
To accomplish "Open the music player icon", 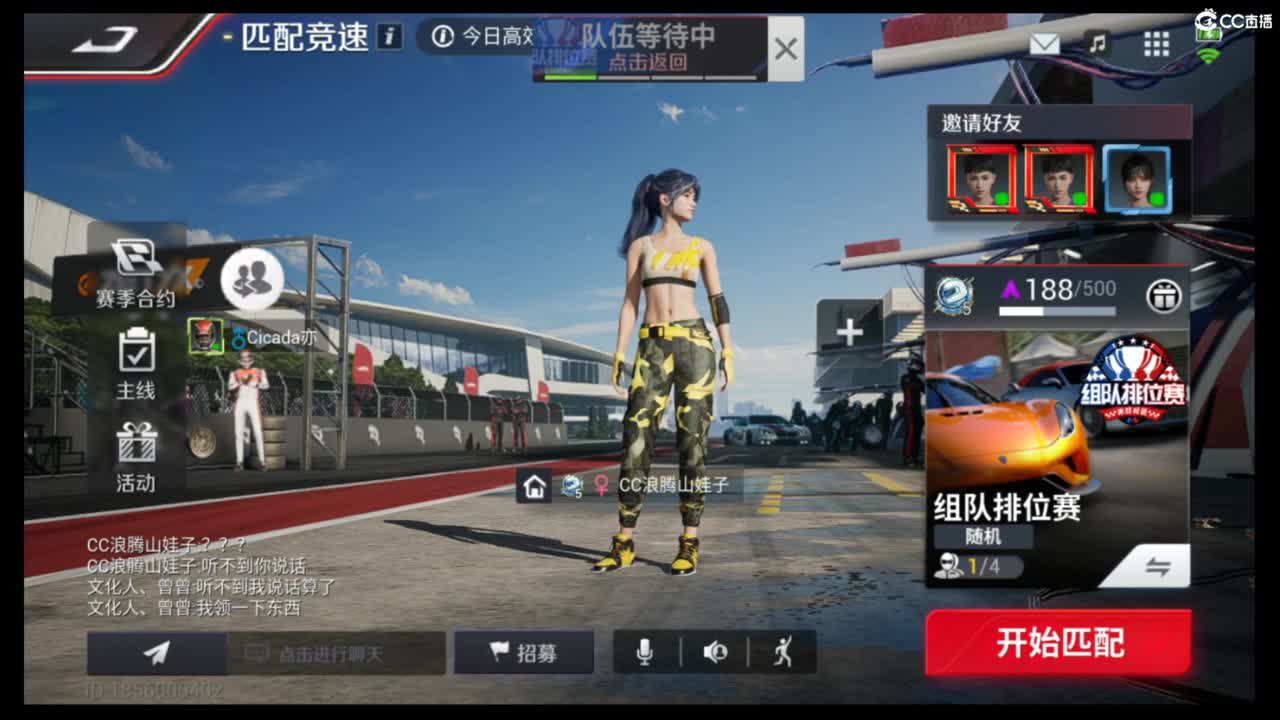I will pos(1097,44).
